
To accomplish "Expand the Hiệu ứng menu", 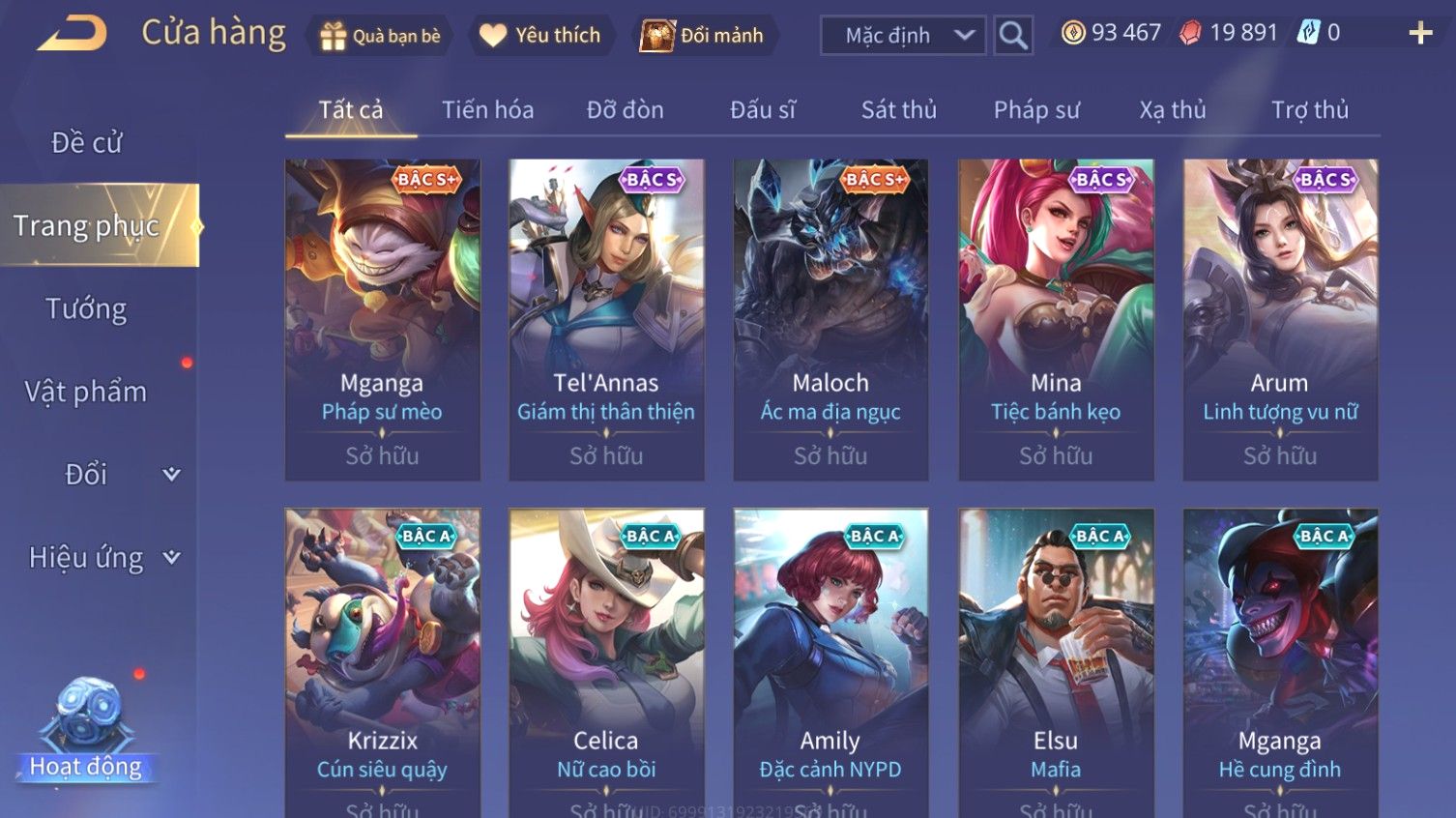I will (103, 558).
